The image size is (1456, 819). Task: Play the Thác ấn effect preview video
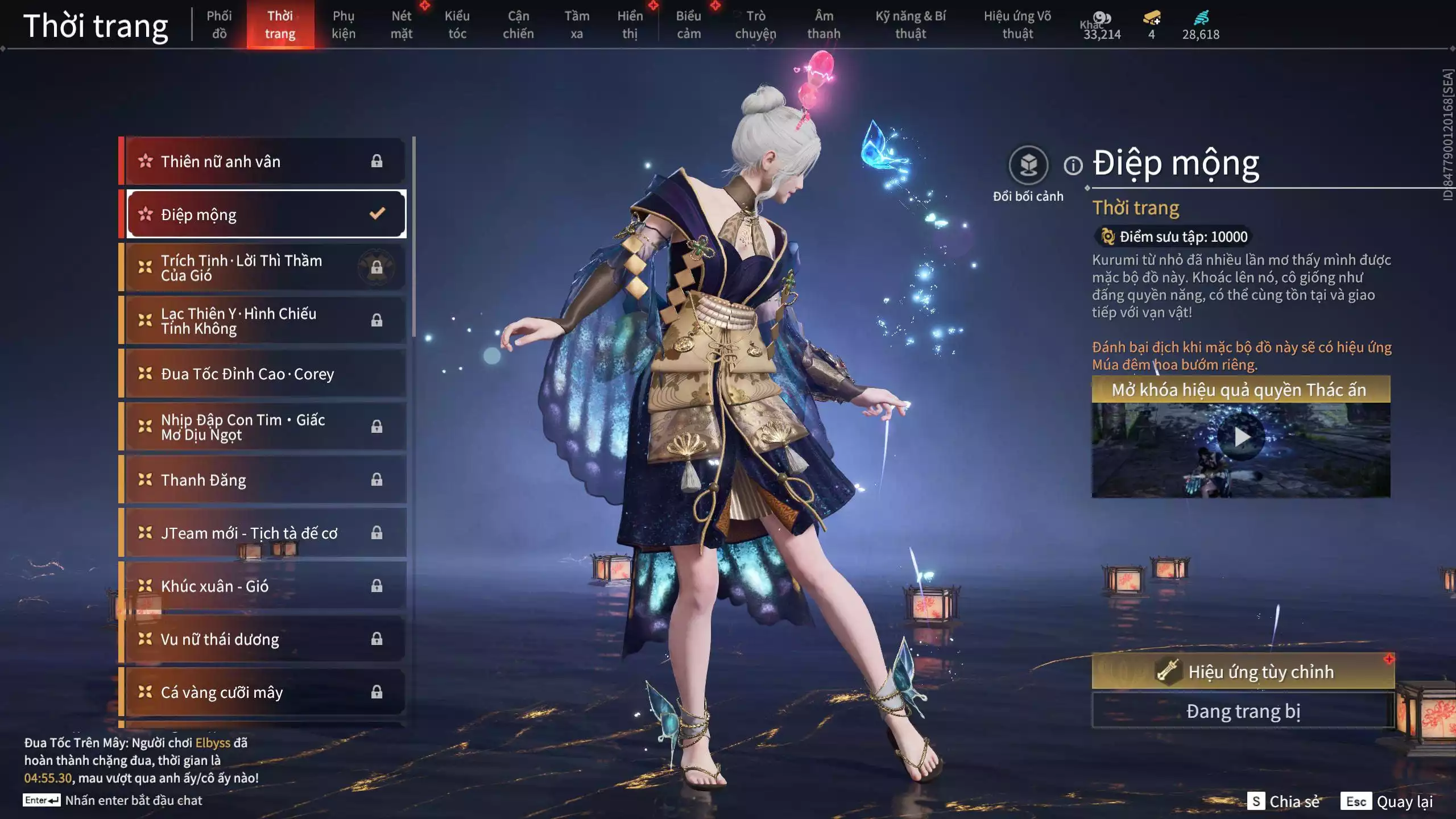point(1241,437)
